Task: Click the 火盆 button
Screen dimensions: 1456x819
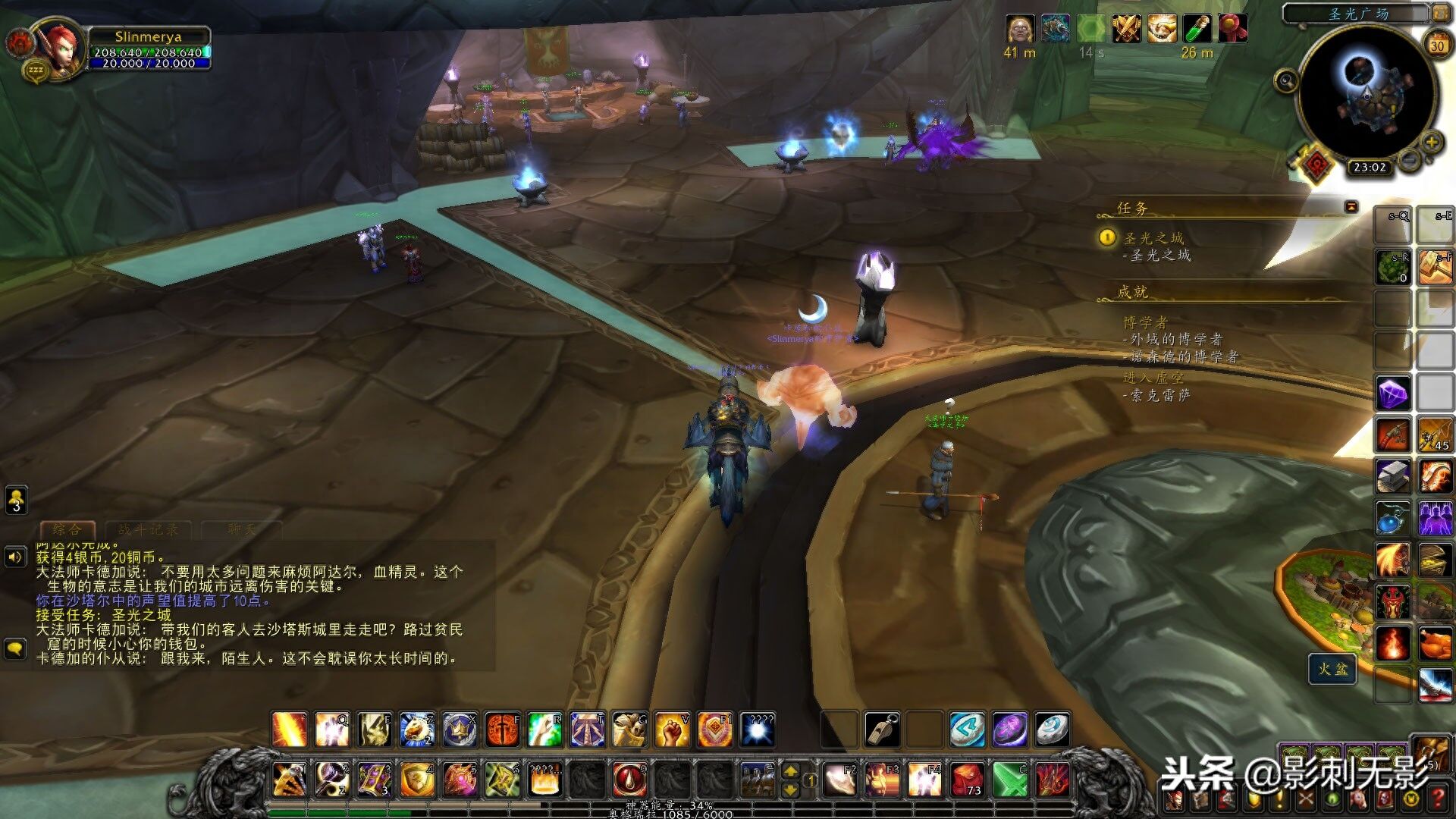Action: [1332, 669]
